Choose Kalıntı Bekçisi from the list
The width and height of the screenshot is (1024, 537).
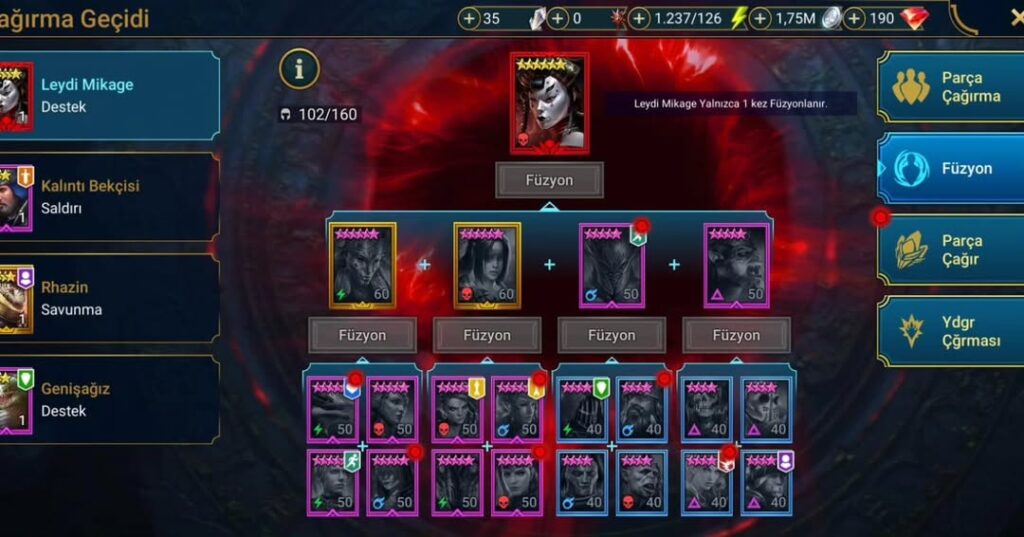click(110, 197)
